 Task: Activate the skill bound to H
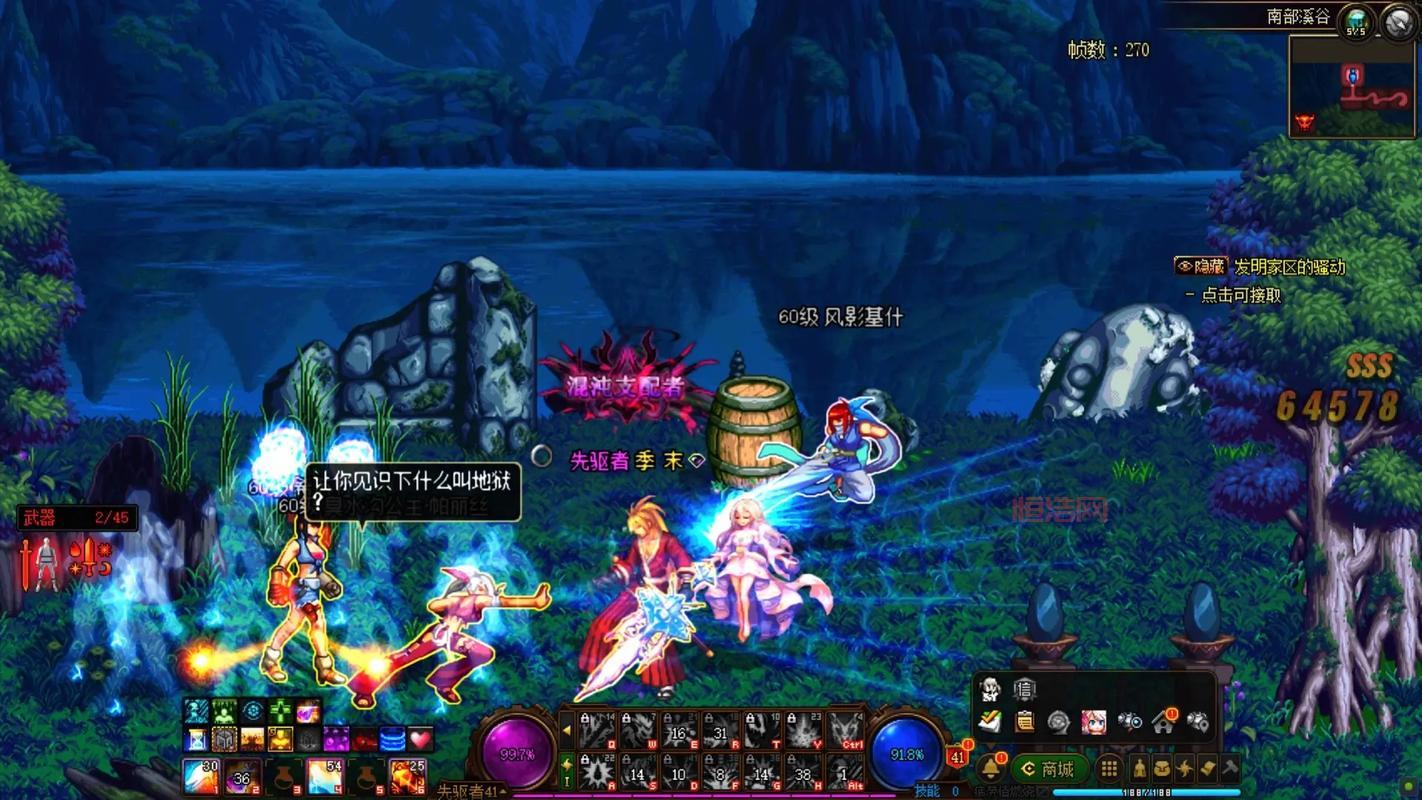pos(804,771)
